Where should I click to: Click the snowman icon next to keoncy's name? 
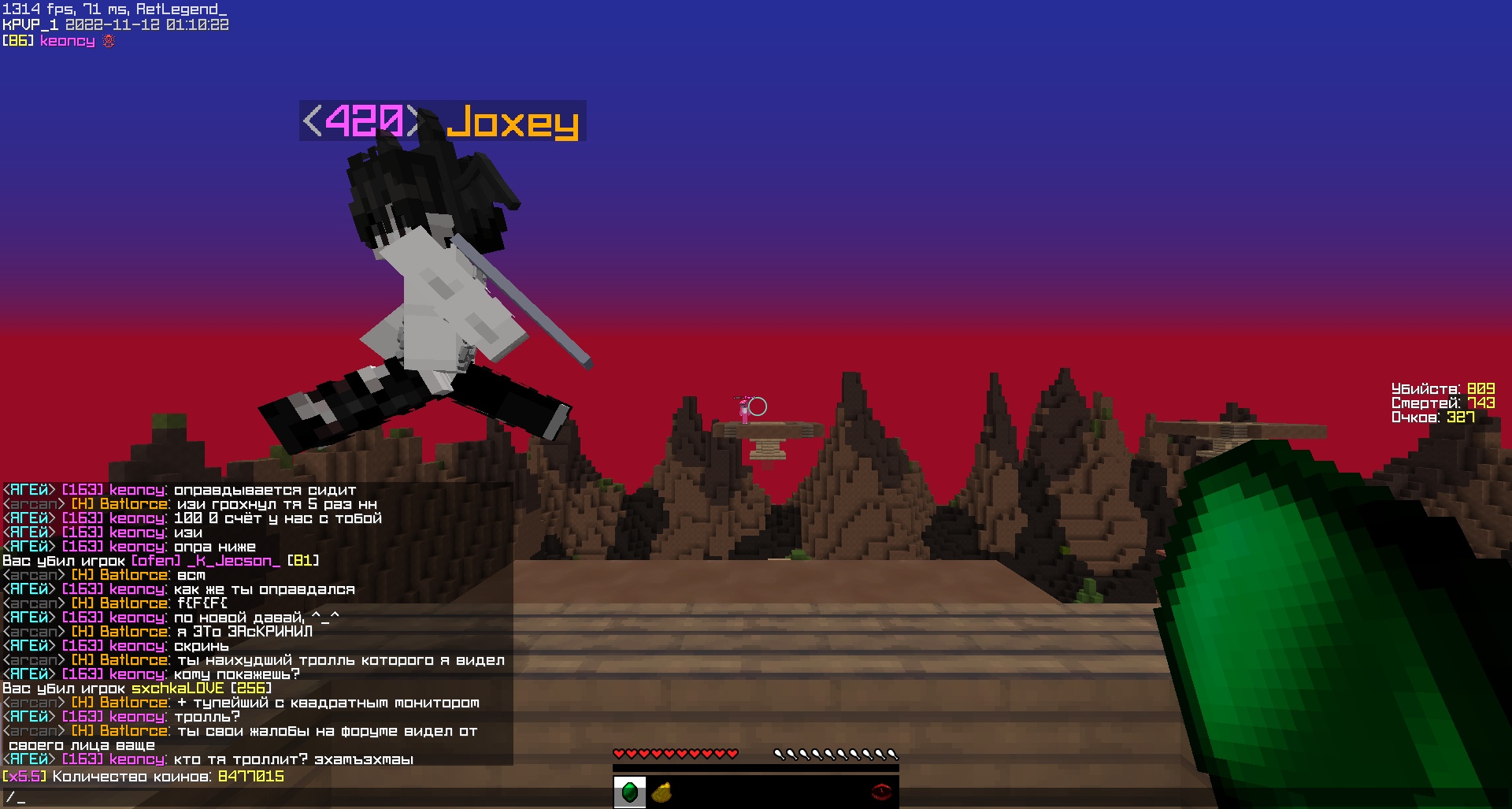click(x=108, y=40)
